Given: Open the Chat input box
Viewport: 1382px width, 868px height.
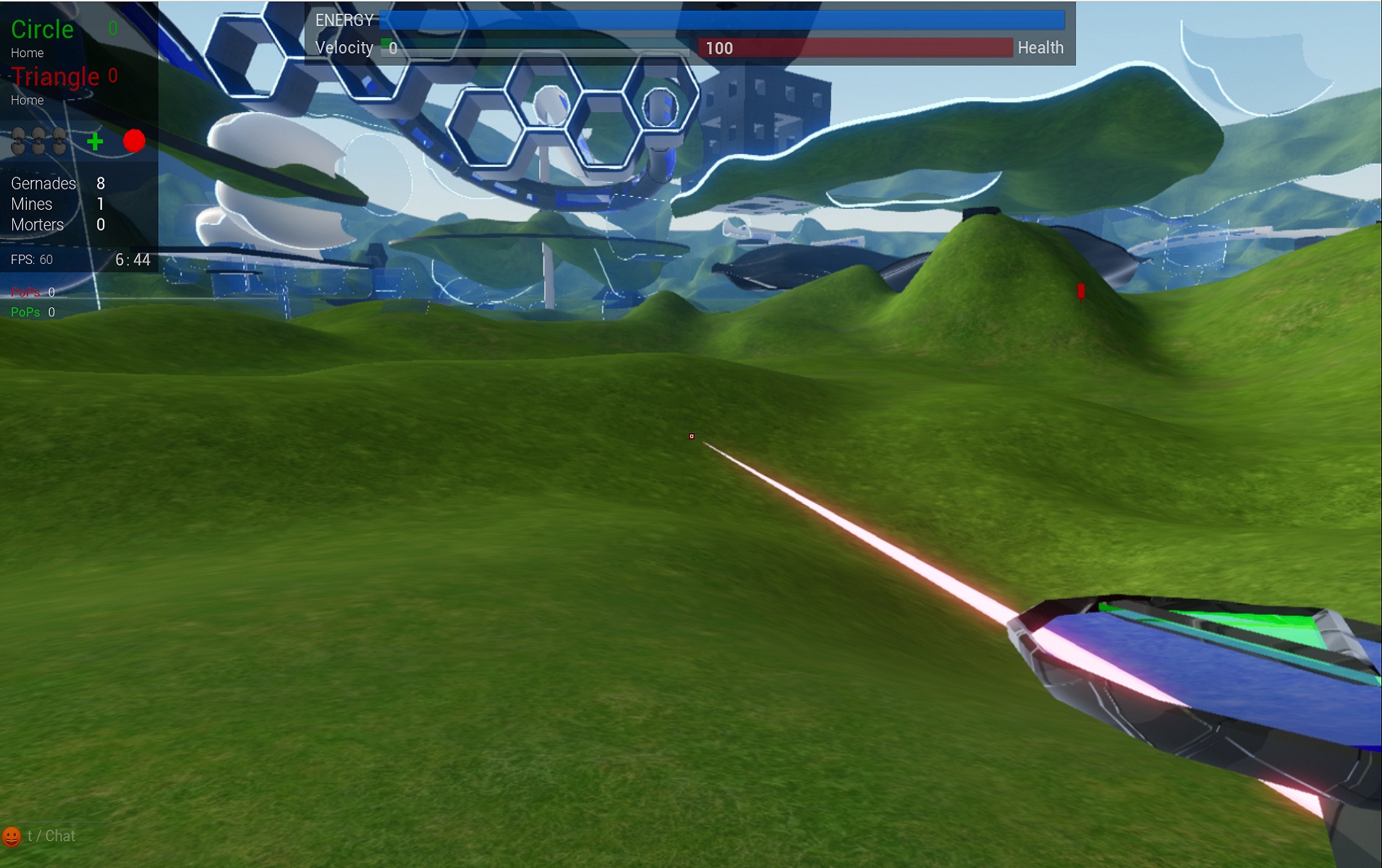Looking at the screenshot, I should (51, 836).
